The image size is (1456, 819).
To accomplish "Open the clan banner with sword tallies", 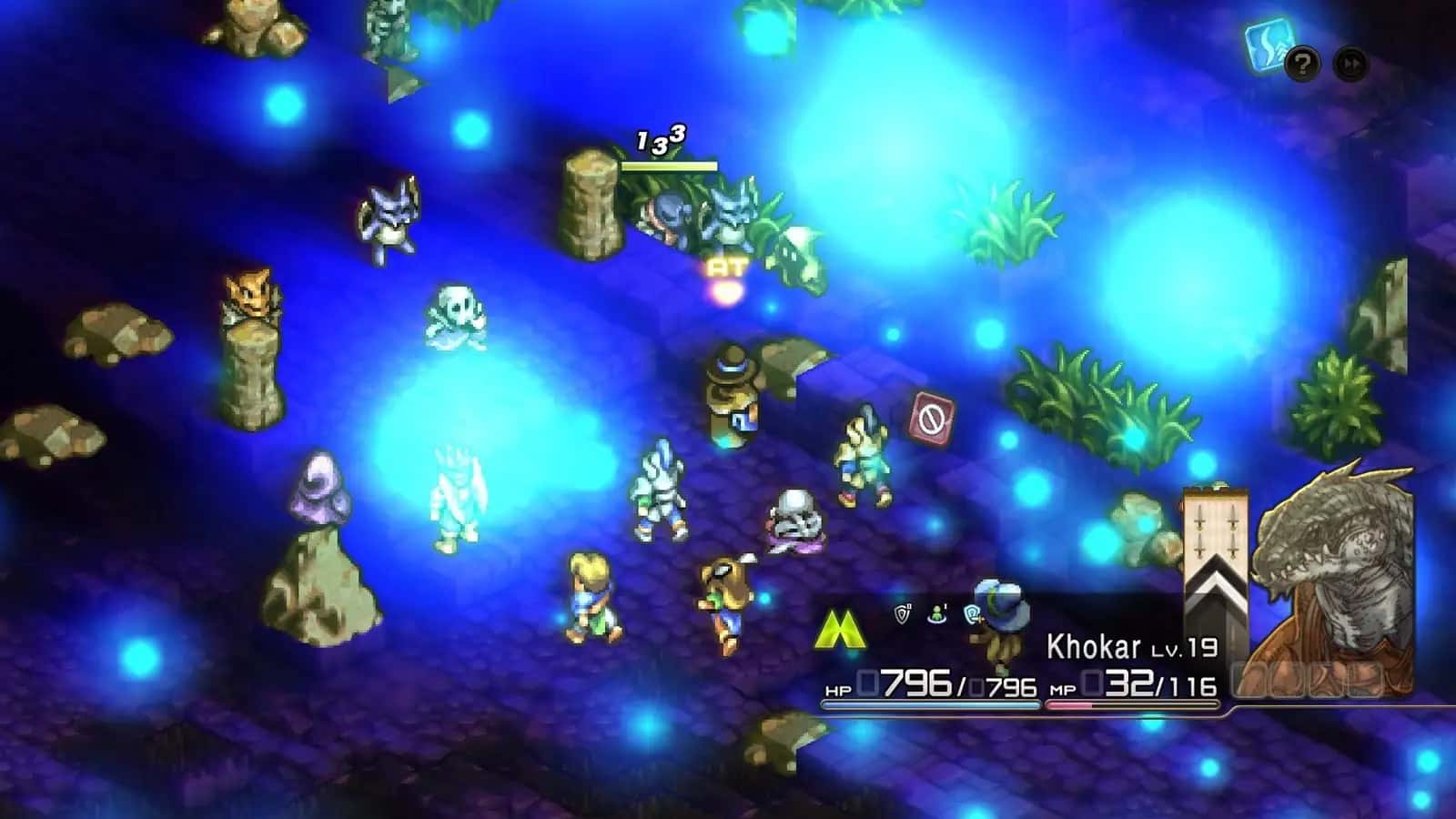I will 1217,528.
